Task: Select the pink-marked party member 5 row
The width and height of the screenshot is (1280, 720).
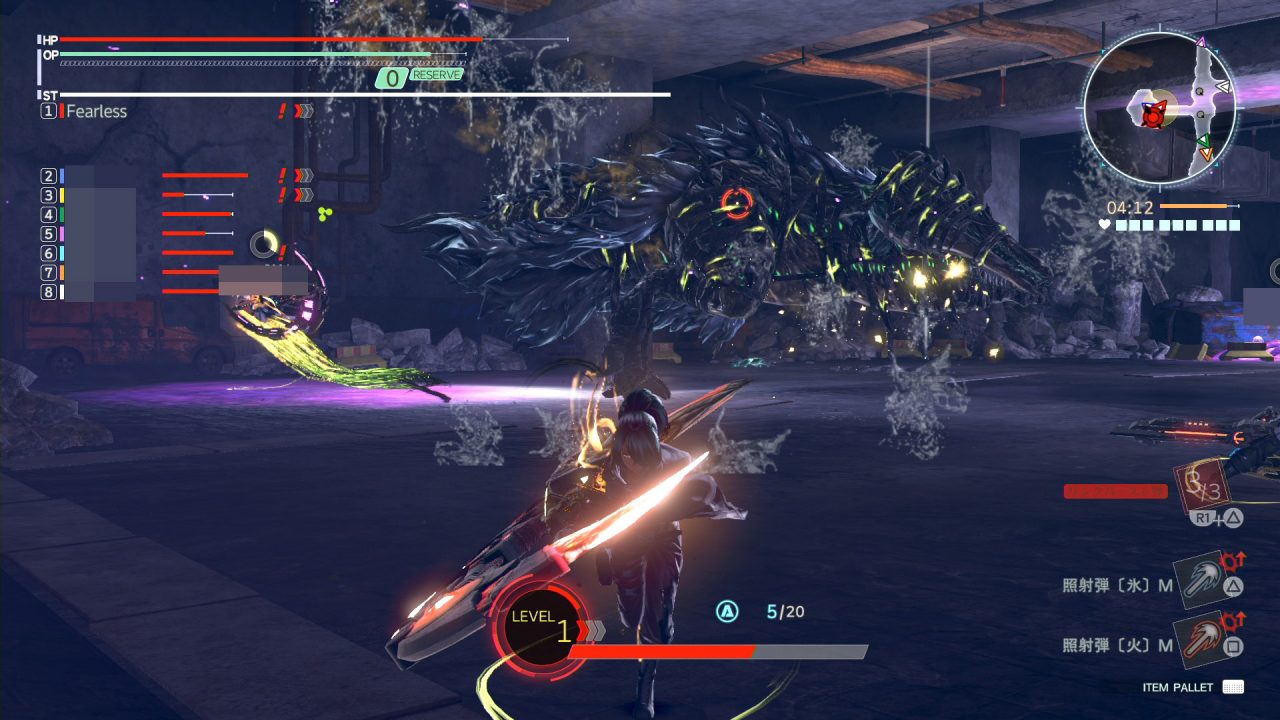Action: click(x=140, y=233)
